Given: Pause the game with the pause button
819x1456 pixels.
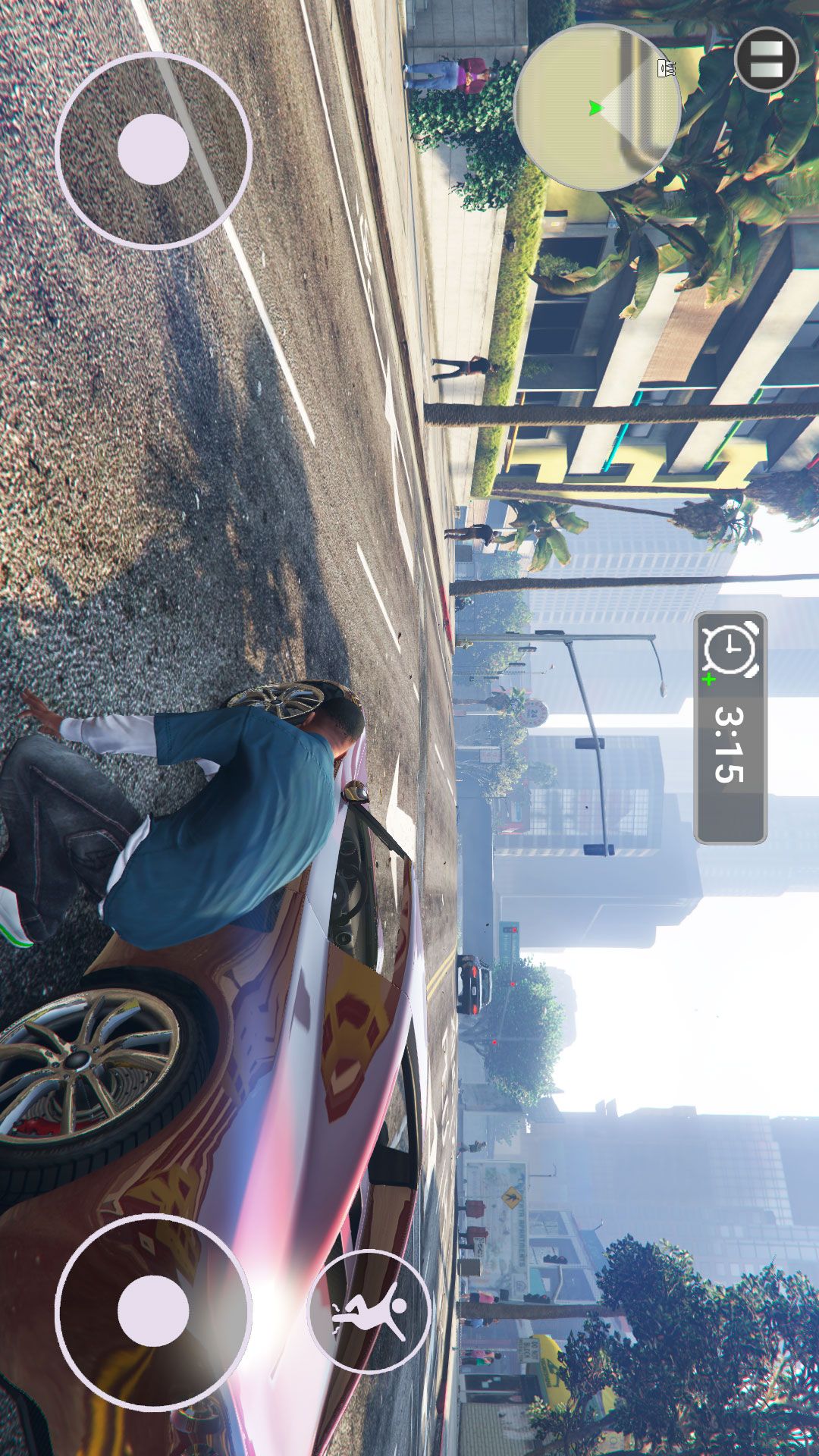Looking at the screenshot, I should coord(767,60).
